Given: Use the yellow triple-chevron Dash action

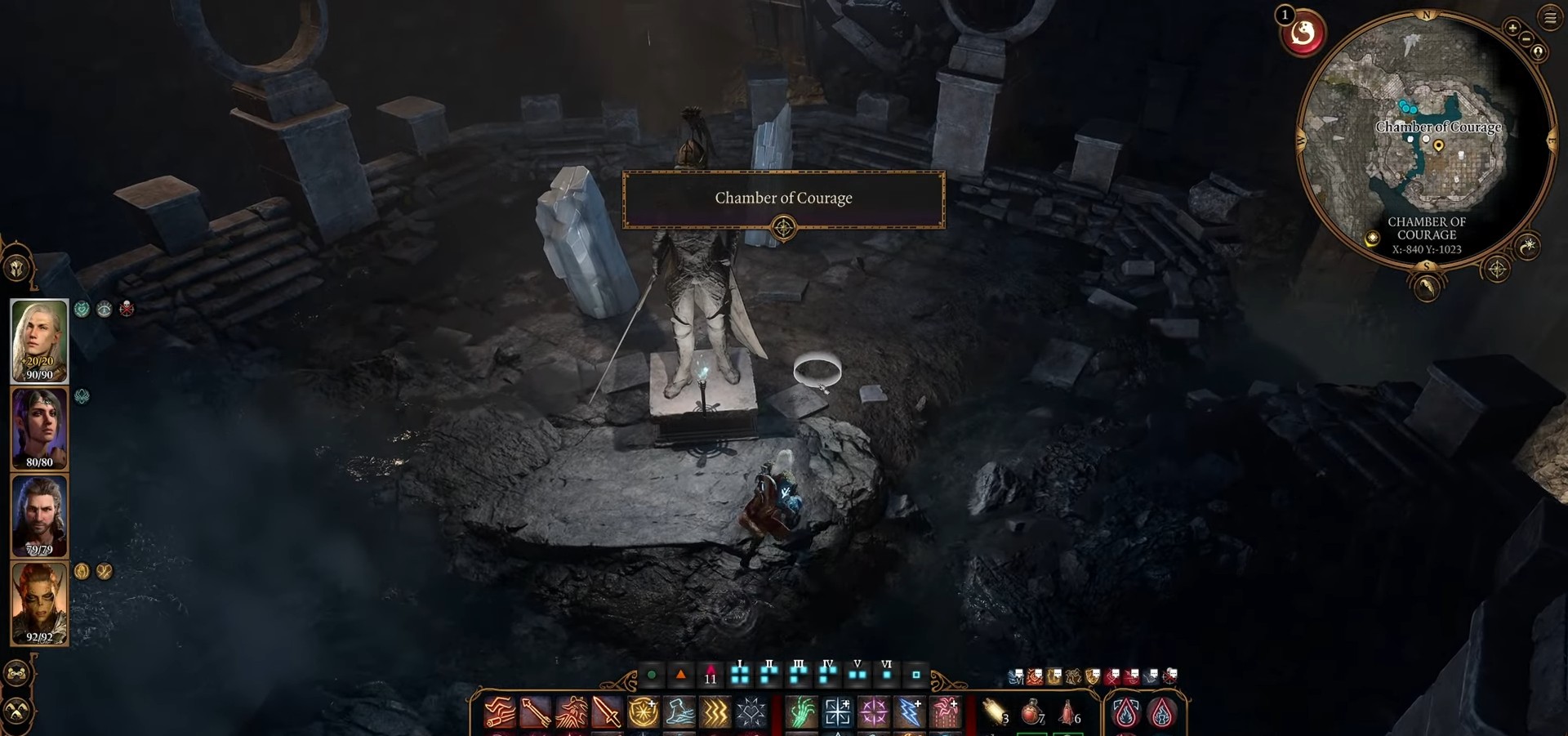Looking at the screenshot, I should click(x=715, y=712).
